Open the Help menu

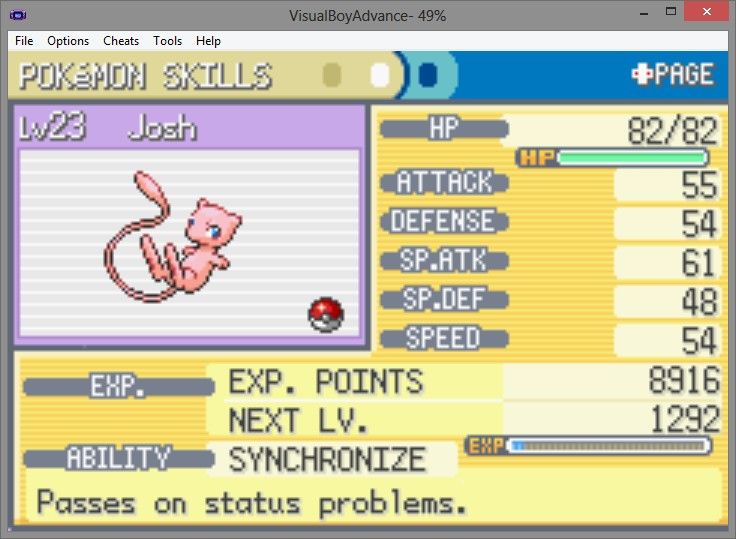pos(208,41)
